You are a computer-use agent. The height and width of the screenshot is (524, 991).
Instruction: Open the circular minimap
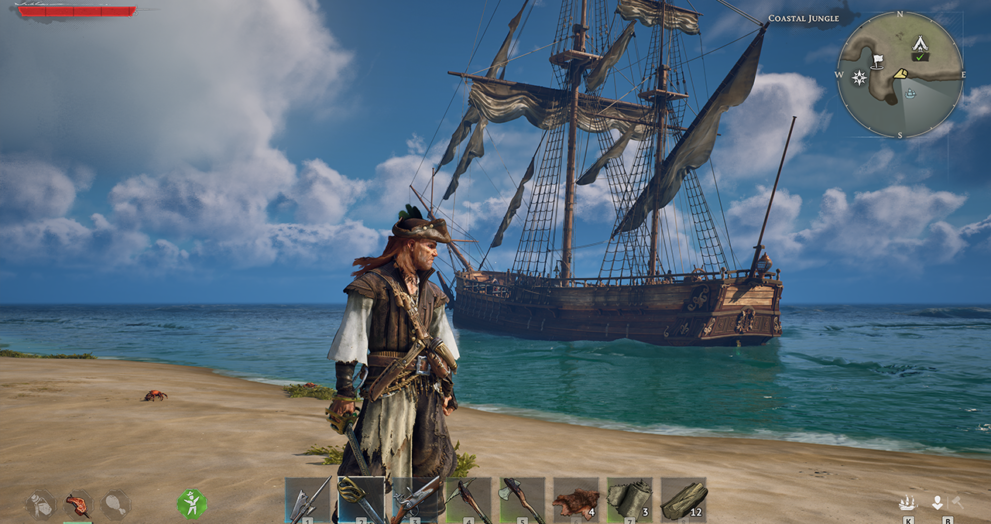pyautogui.click(x=899, y=74)
